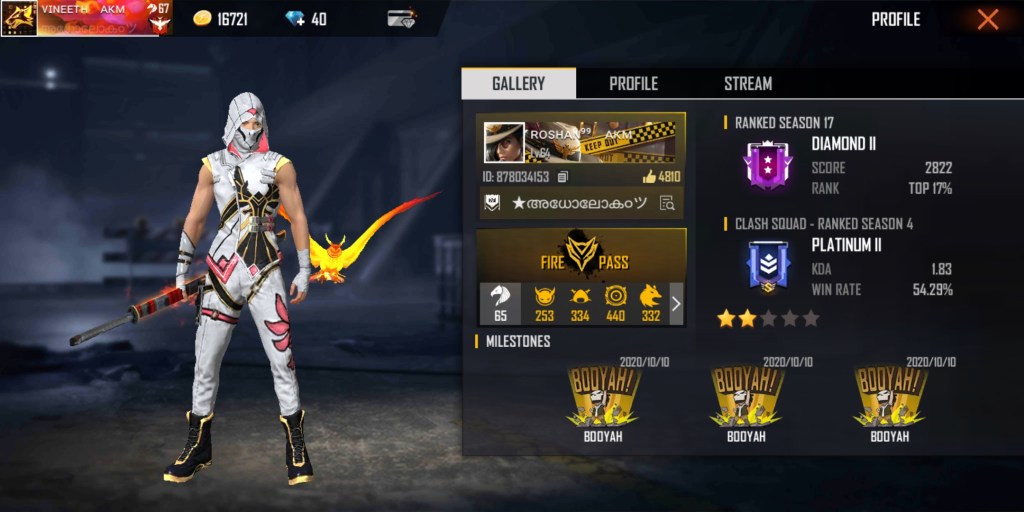The height and width of the screenshot is (512, 1024).
Task: Copy the player ID with the copy icon
Action: [563, 177]
